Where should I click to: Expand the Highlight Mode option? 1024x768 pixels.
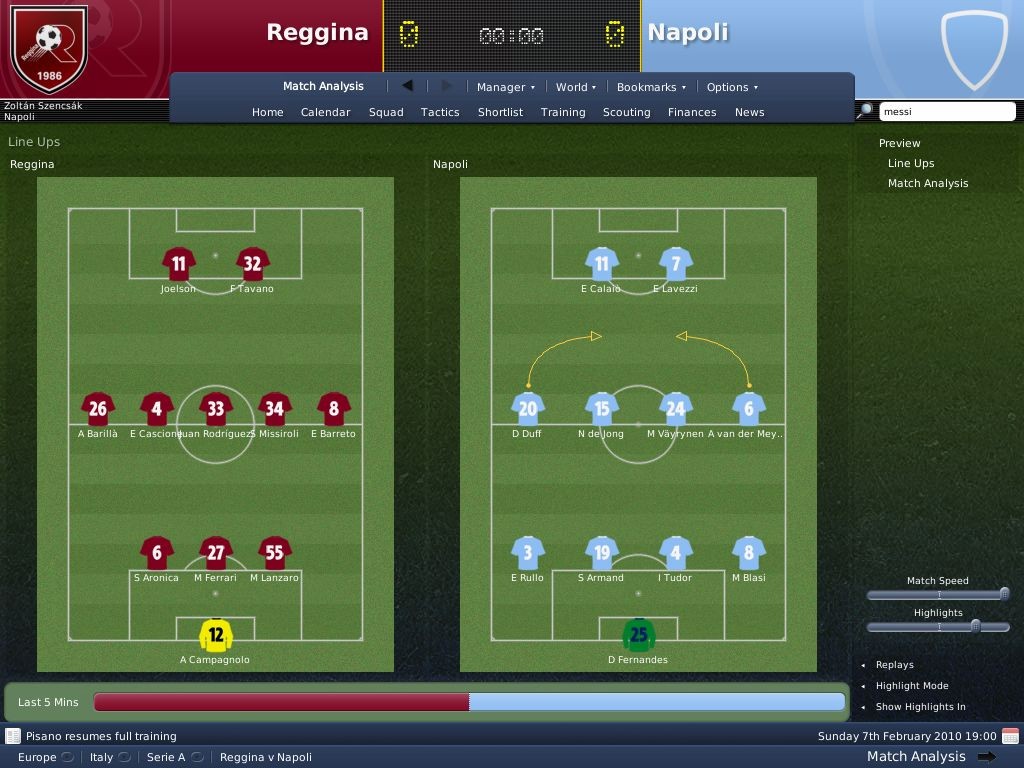pos(911,686)
